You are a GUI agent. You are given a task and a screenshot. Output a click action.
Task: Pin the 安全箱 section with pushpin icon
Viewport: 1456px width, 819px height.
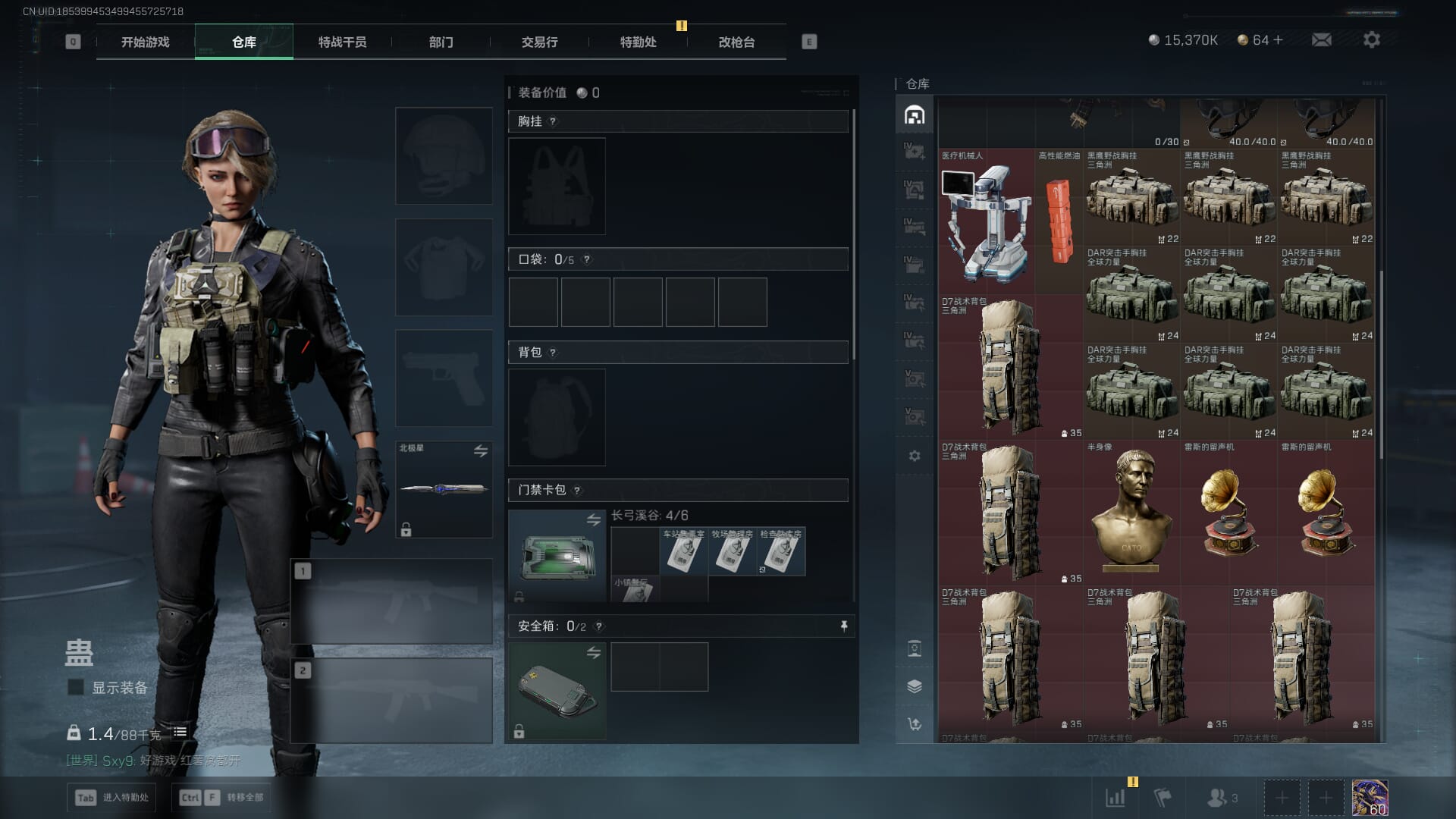click(x=843, y=626)
